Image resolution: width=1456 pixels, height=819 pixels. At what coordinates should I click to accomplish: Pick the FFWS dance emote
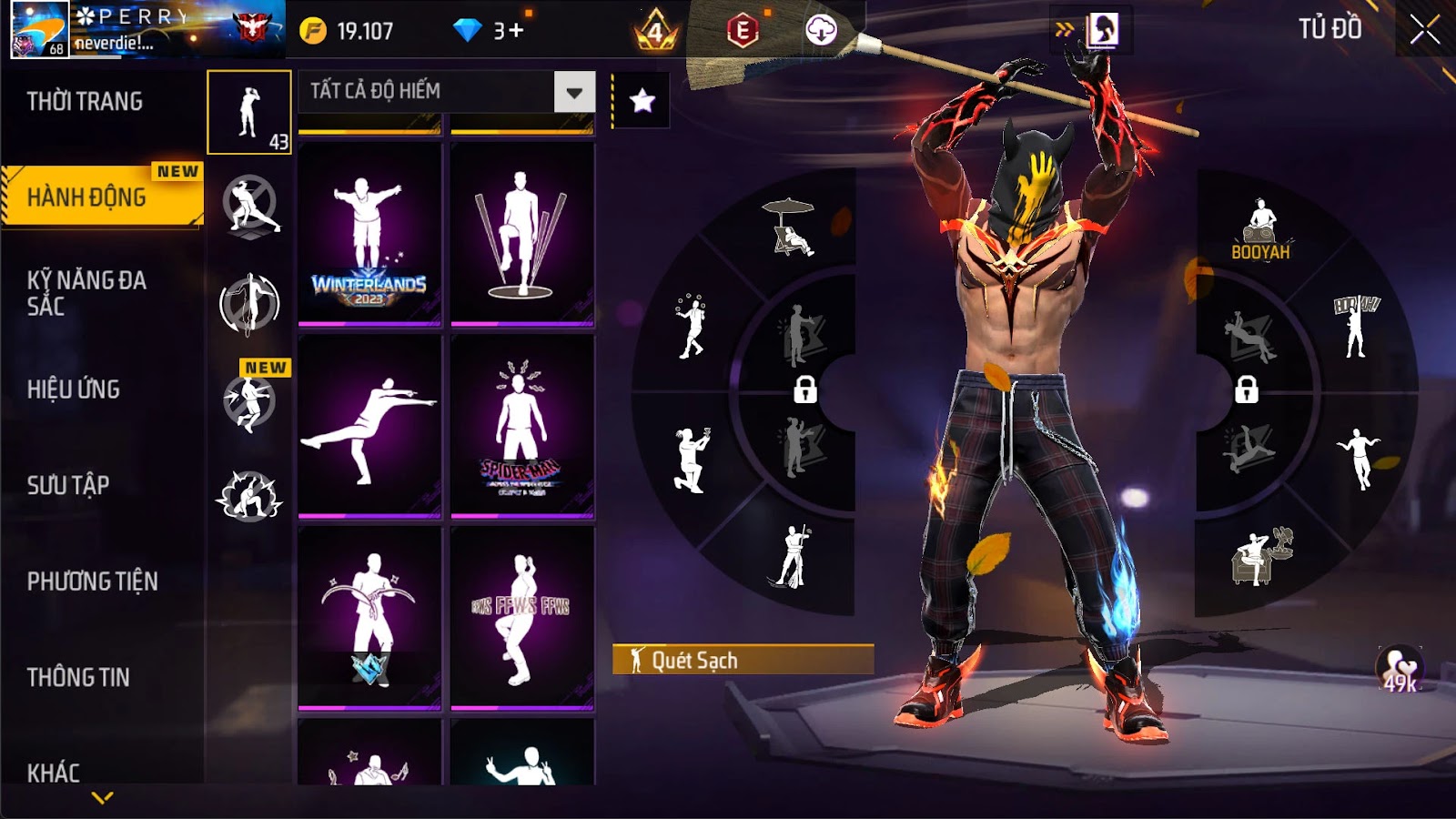click(x=521, y=618)
